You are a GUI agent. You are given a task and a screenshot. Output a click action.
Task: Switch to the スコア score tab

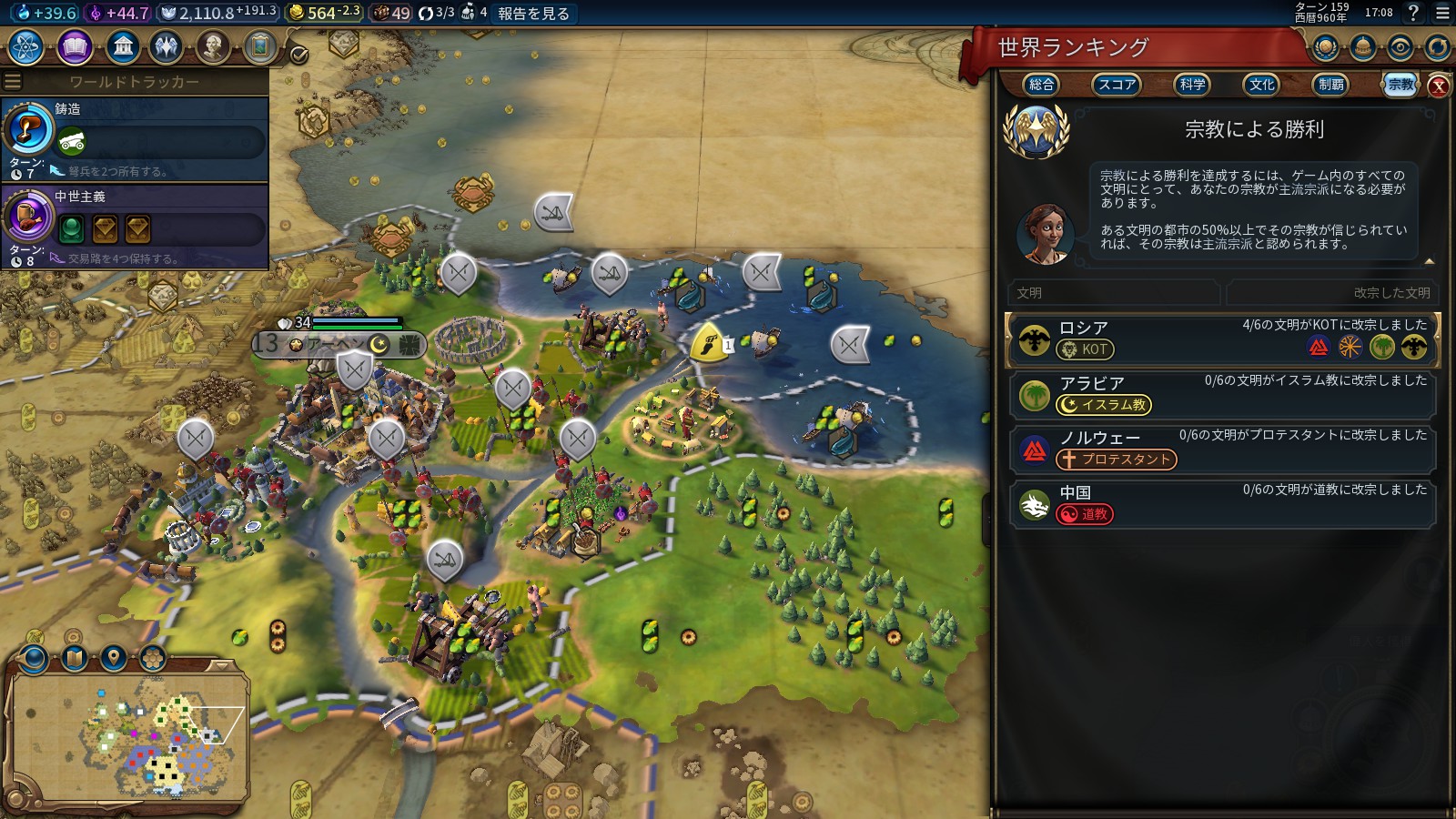pyautogui.click(x=1116, y=85)
